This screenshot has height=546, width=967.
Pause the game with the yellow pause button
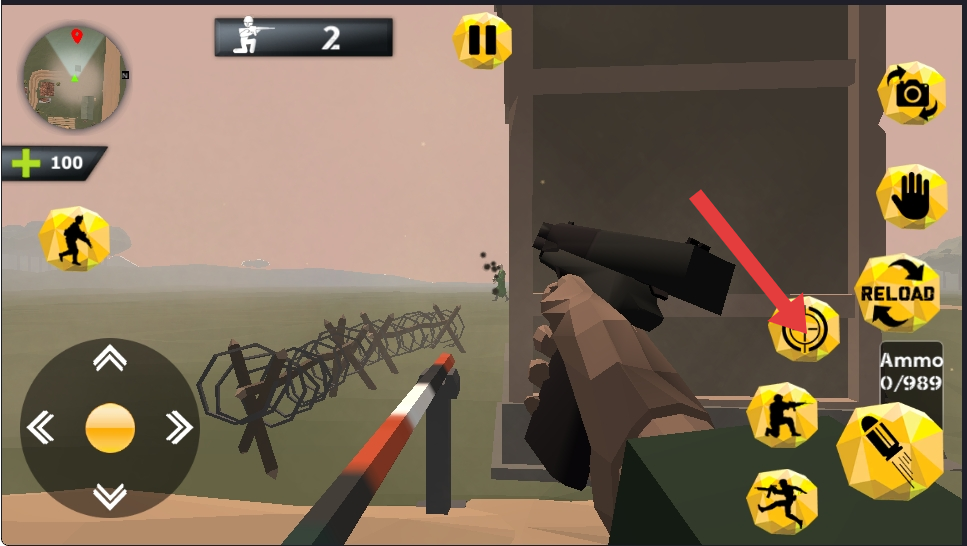tap(482, 41)
